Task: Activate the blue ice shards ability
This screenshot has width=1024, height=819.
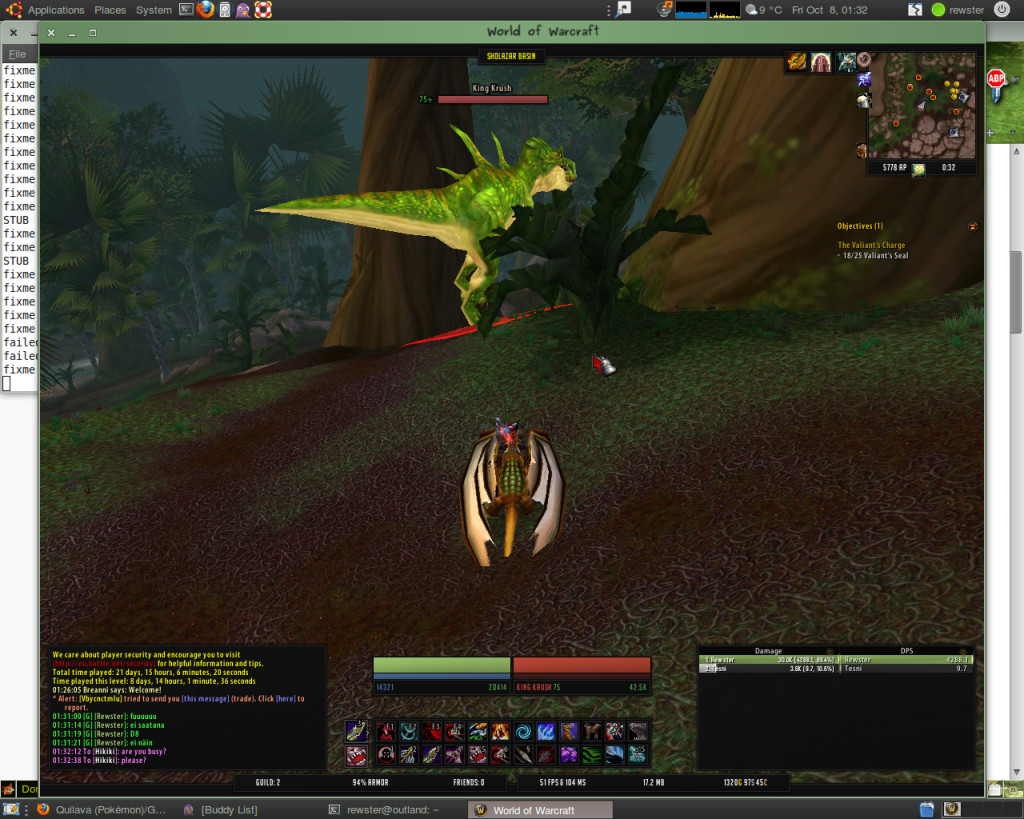Action: [x=545, y=732]
